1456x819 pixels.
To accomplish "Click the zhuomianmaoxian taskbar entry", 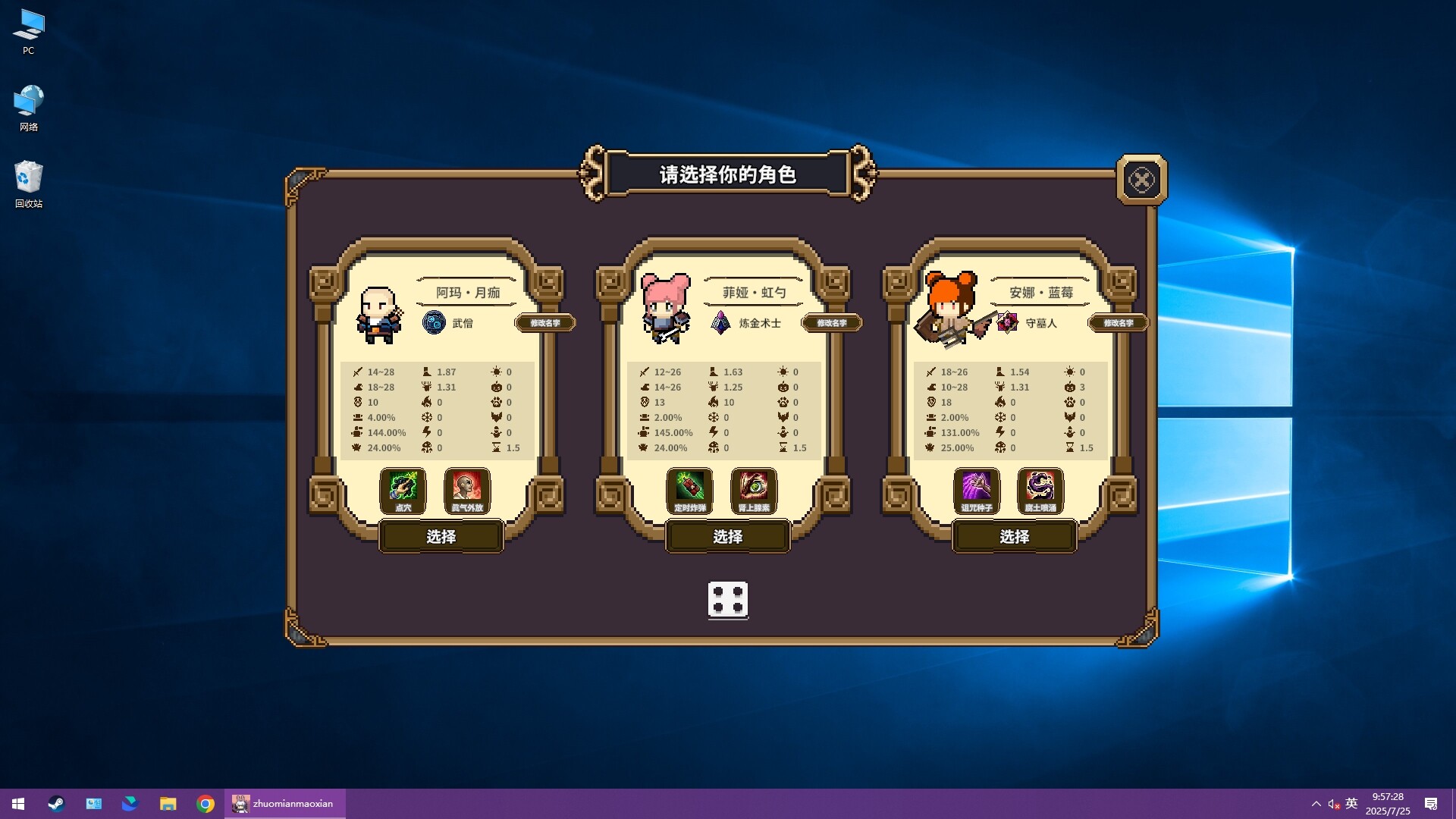I will pyautogui.click(x=284, y=803).
